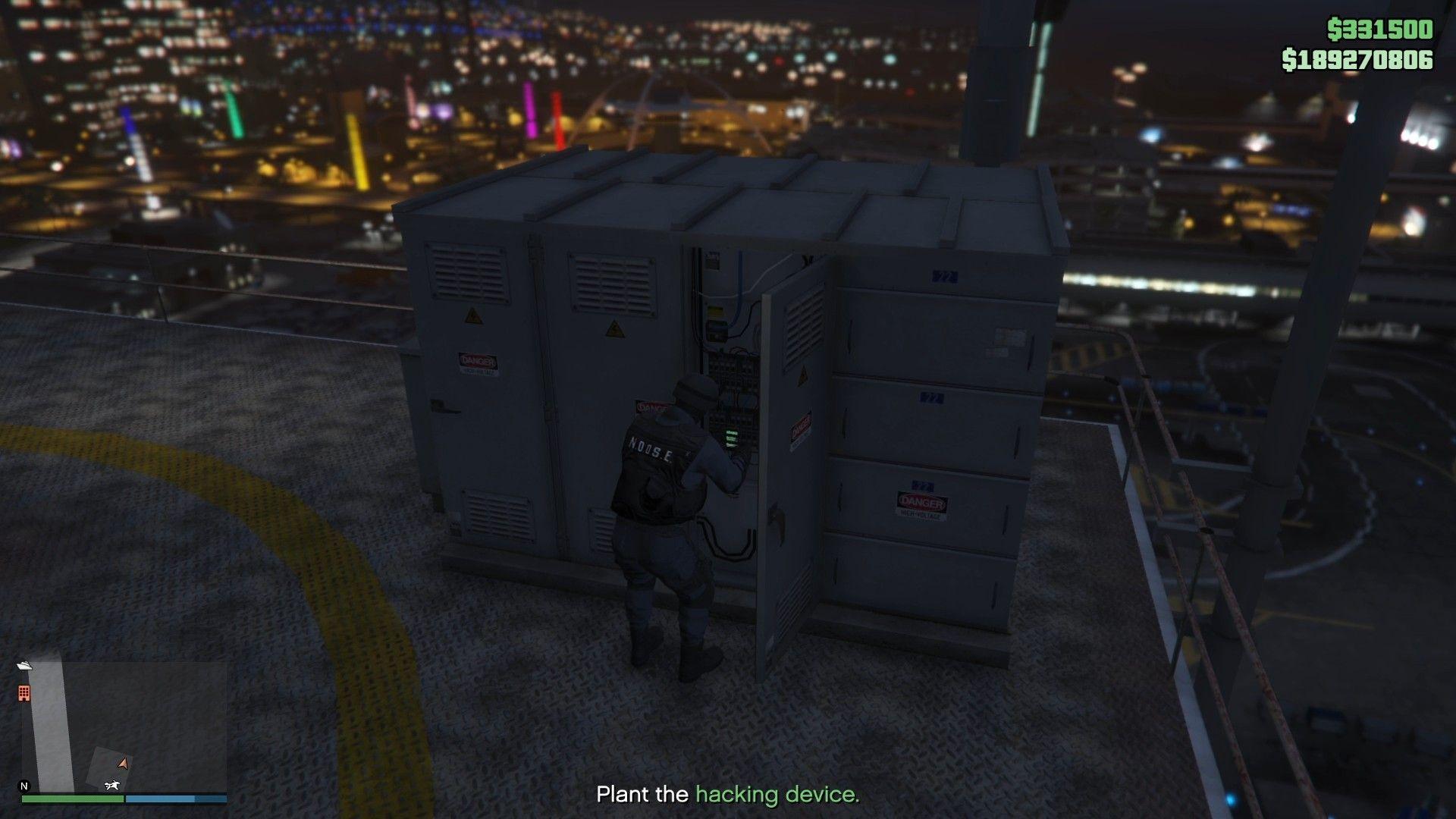Click the 'Plant the' subtitle text
This screenshot has width=1456, height=819.
tap(642, 795)
